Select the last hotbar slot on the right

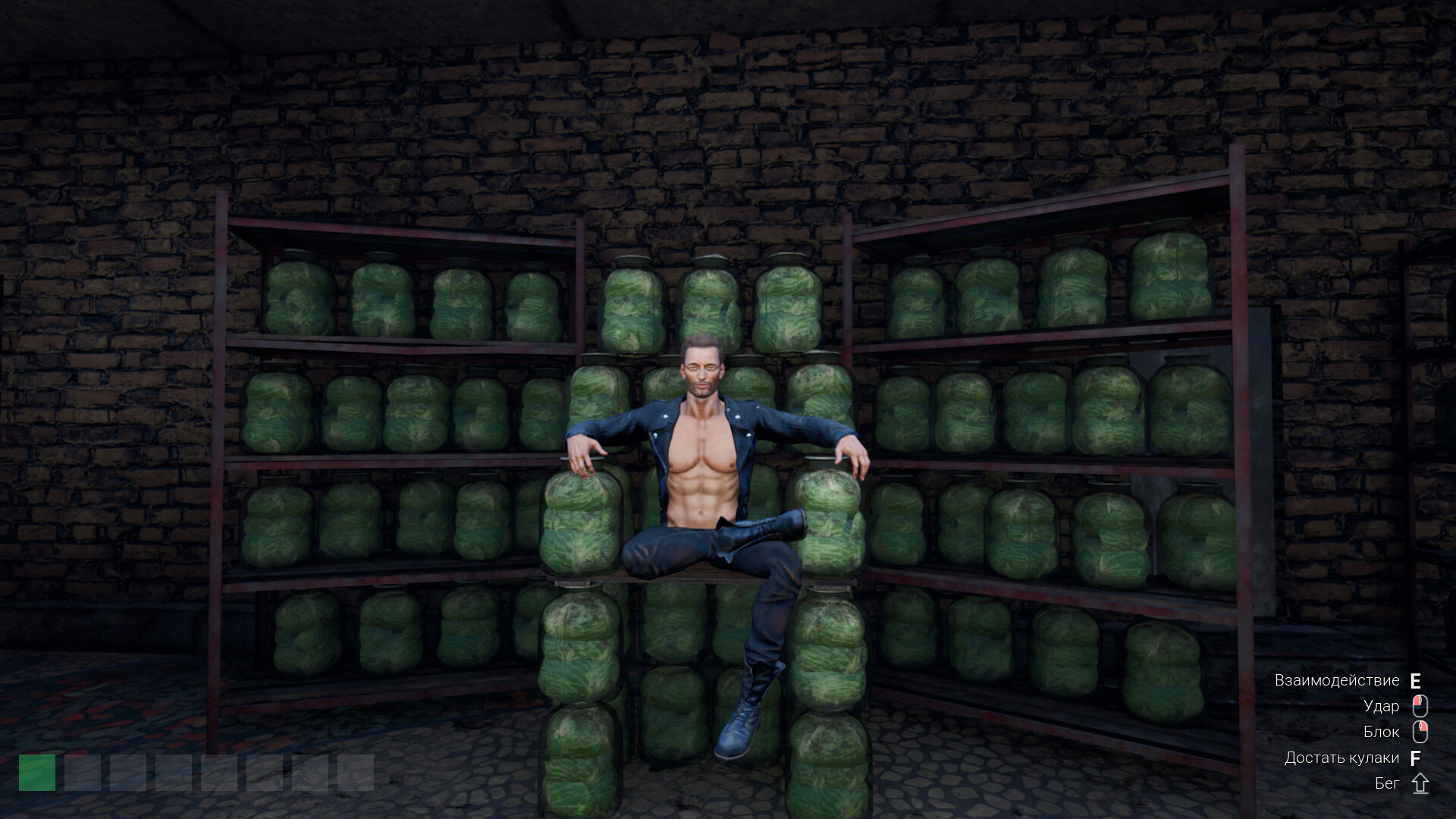(x=353, y=773)
